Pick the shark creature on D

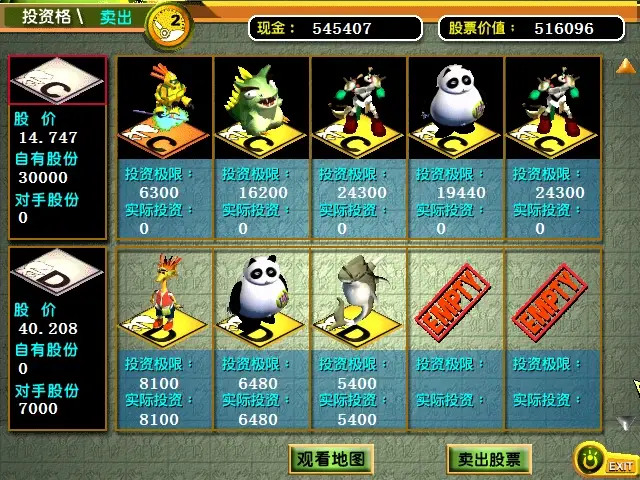358,298
